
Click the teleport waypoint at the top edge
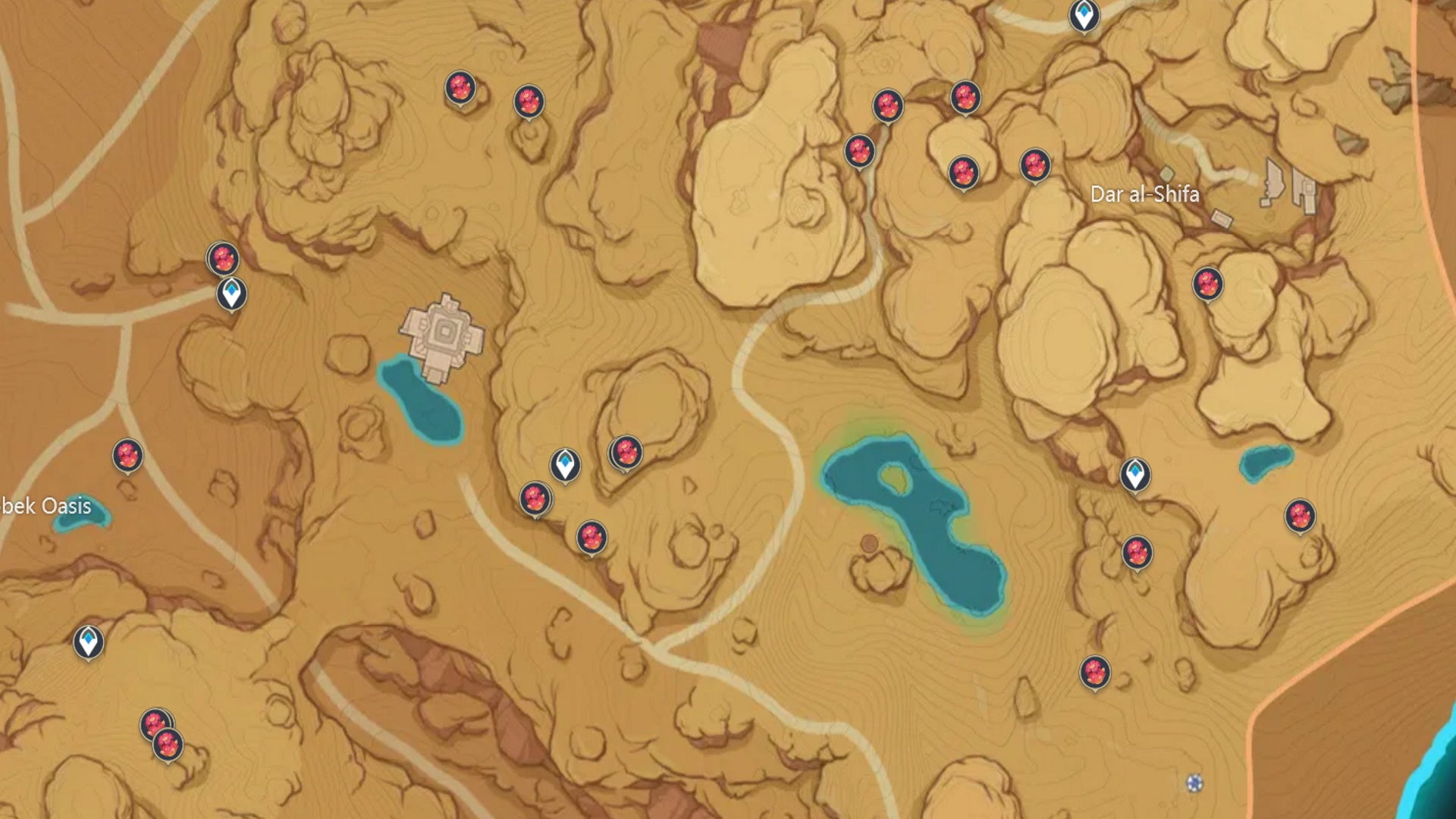1086,17
